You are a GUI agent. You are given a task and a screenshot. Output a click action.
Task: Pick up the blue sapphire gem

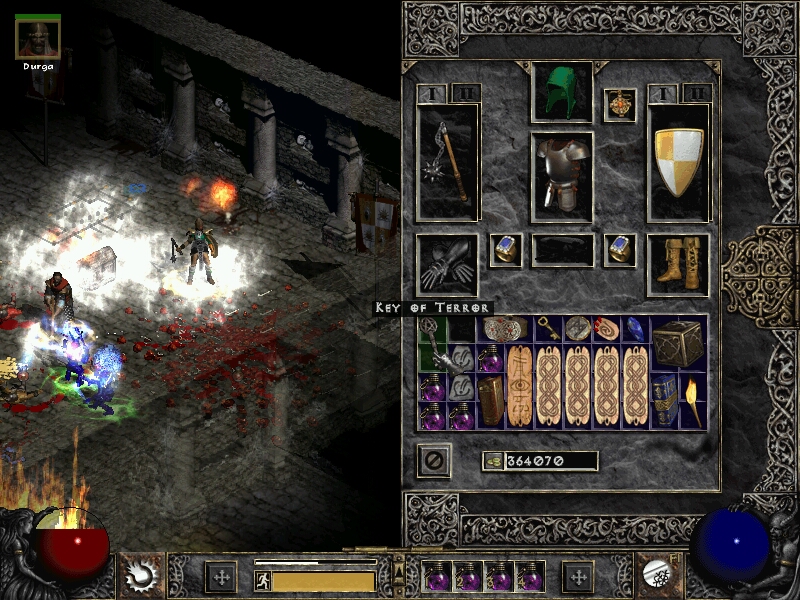pos(636,329)
